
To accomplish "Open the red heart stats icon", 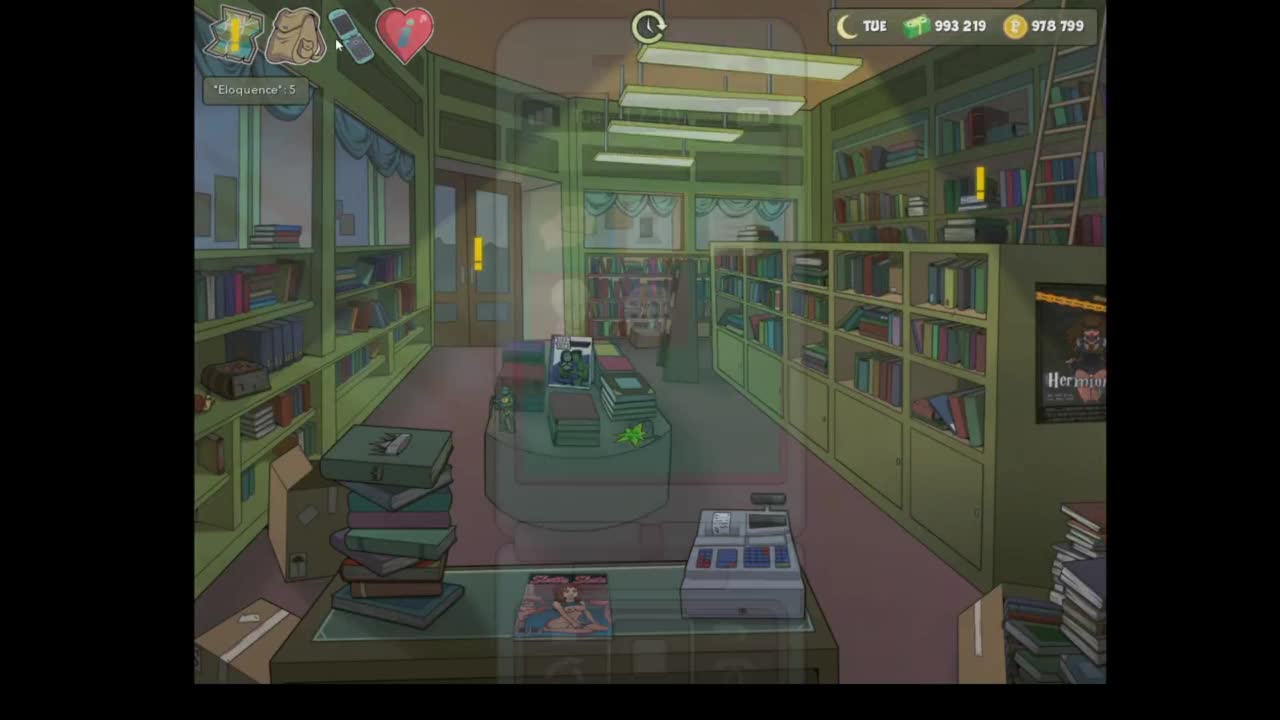I will point(404,35).
